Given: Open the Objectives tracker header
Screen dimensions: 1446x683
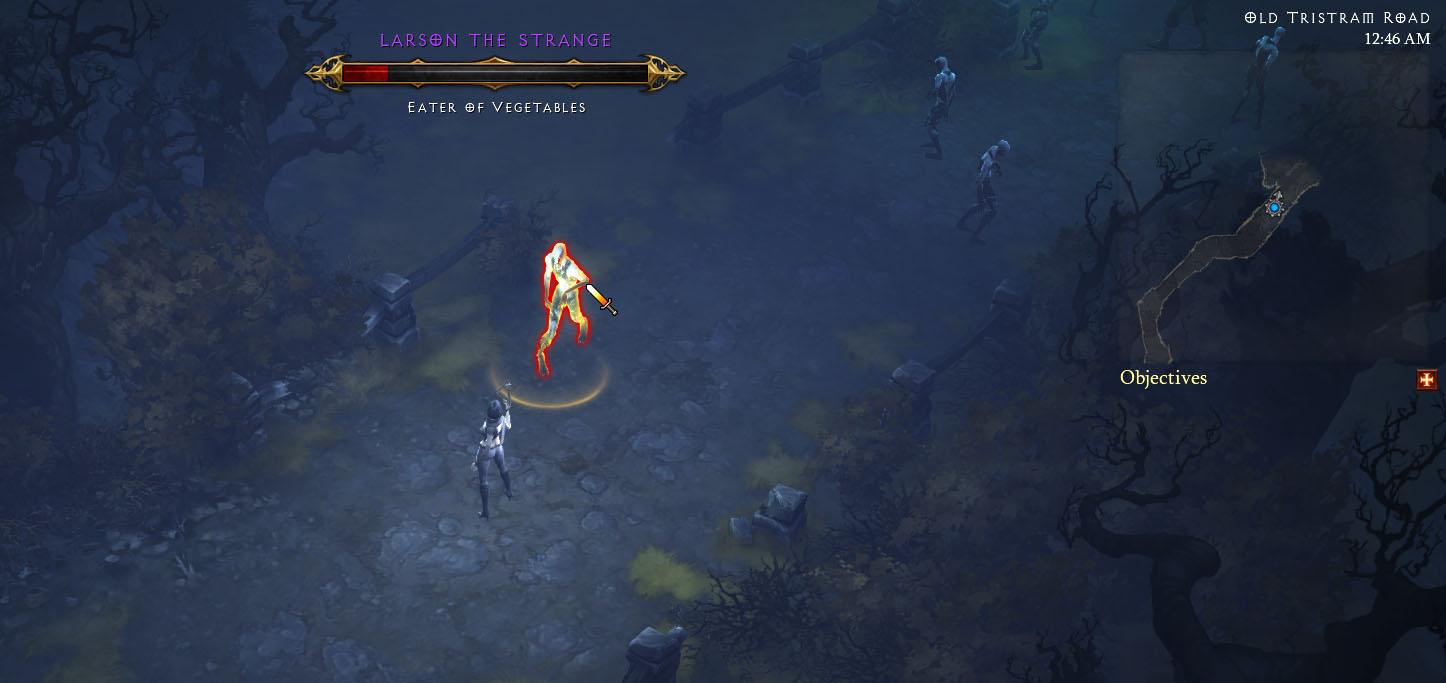Looking at the screenshot, I should 1163,378.
